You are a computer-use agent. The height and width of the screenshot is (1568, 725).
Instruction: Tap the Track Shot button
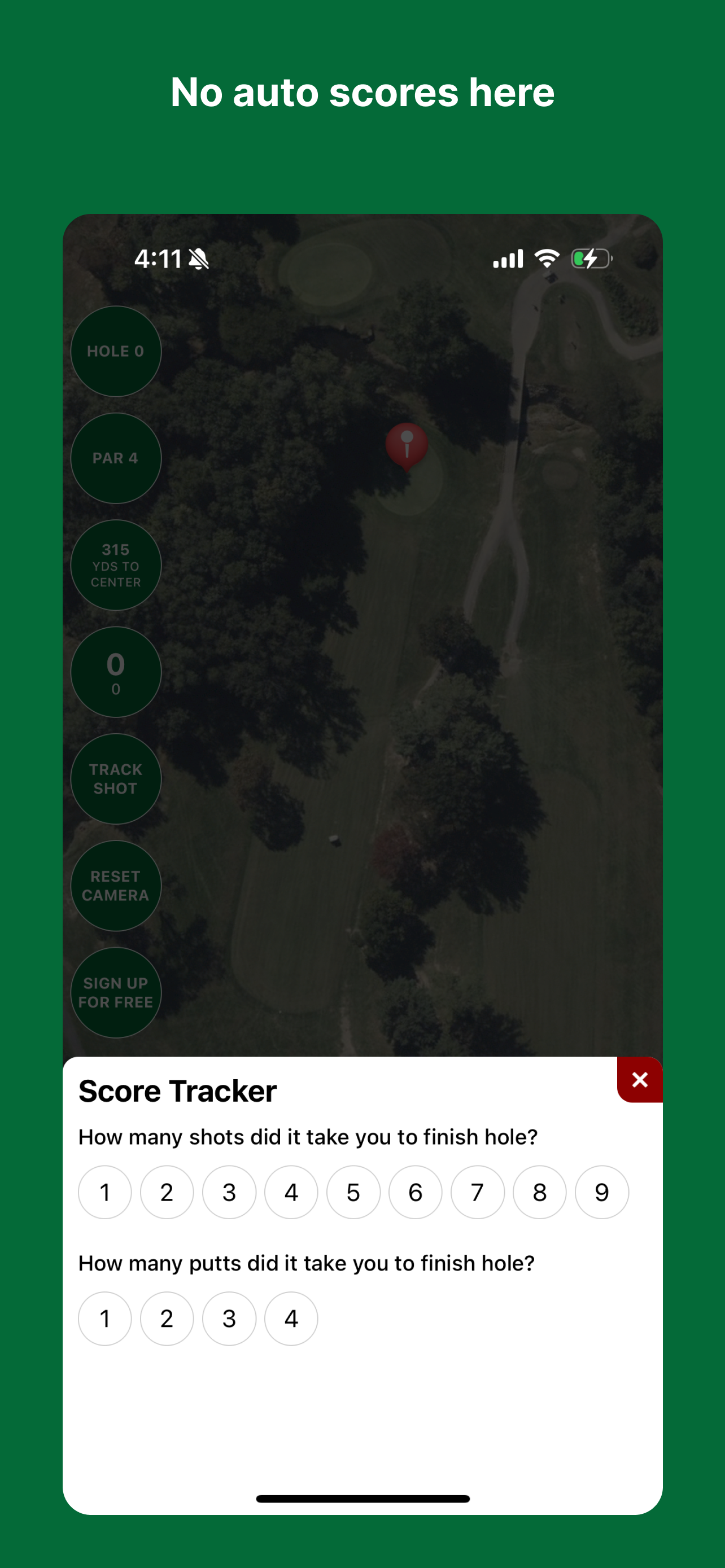click(x=116, y=778)
